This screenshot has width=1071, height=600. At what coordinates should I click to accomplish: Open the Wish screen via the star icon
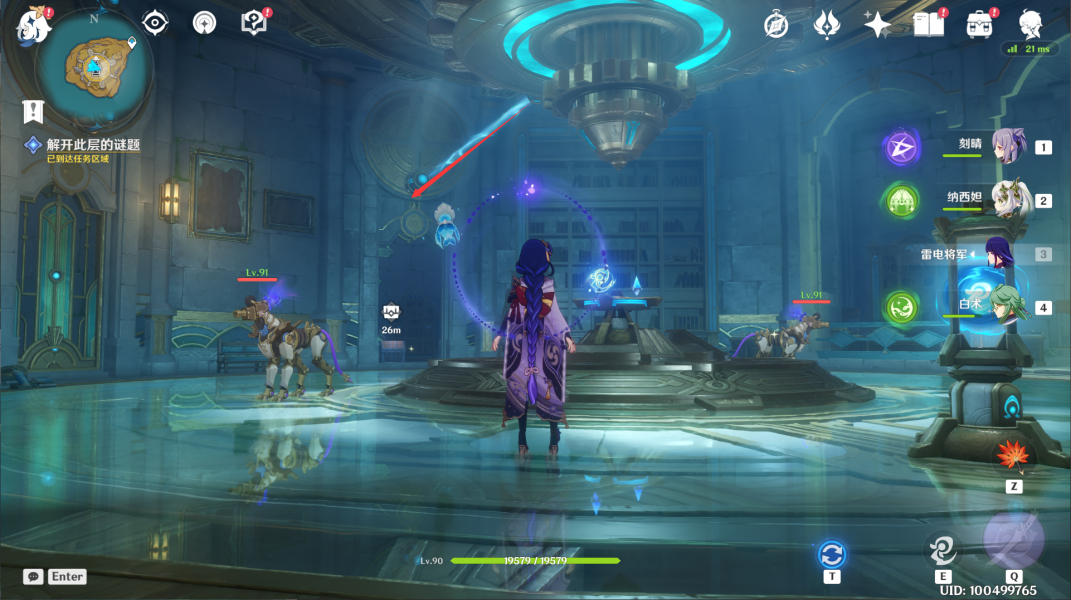[877, 25]
